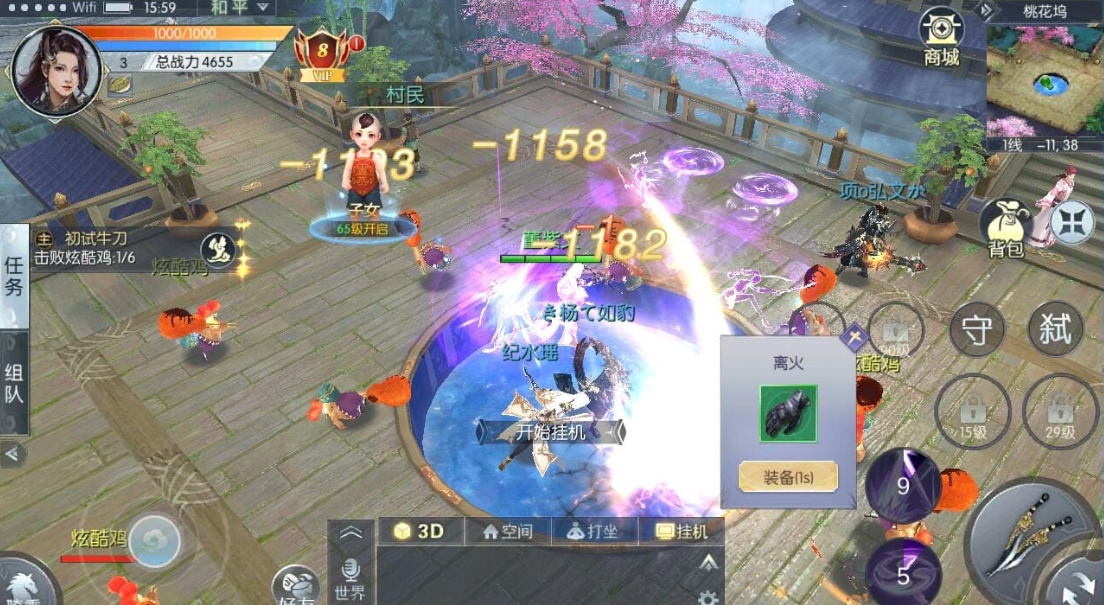The height and width of the screenshot is (605, 1104).
Task: Select the 离火 glove item icon
Action: pos(788,413)
